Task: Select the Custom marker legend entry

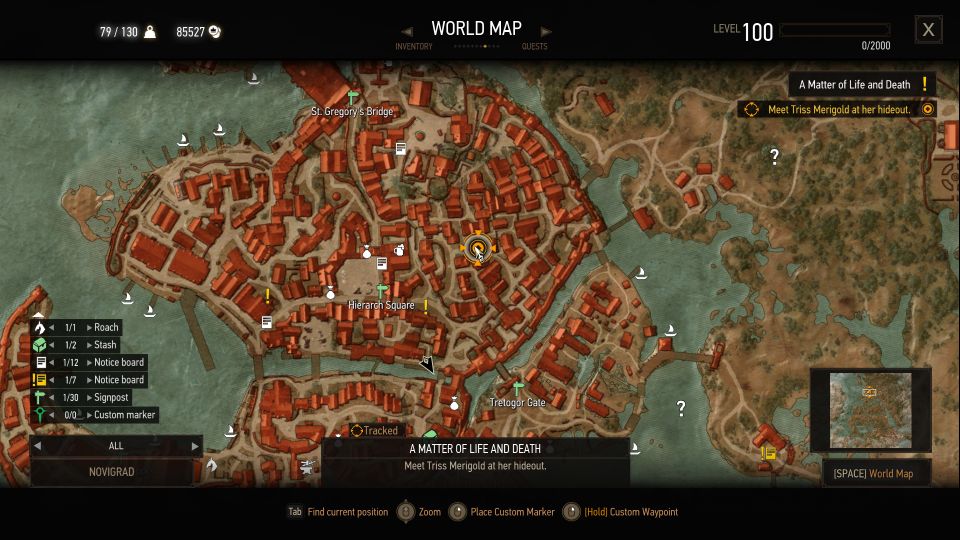Action: [94, 415]
